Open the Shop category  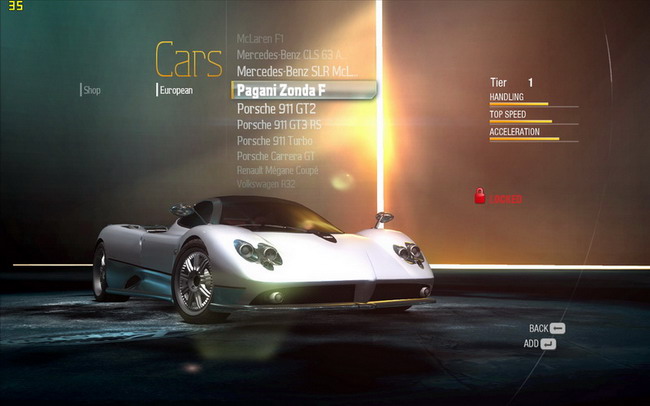[91, 90]
